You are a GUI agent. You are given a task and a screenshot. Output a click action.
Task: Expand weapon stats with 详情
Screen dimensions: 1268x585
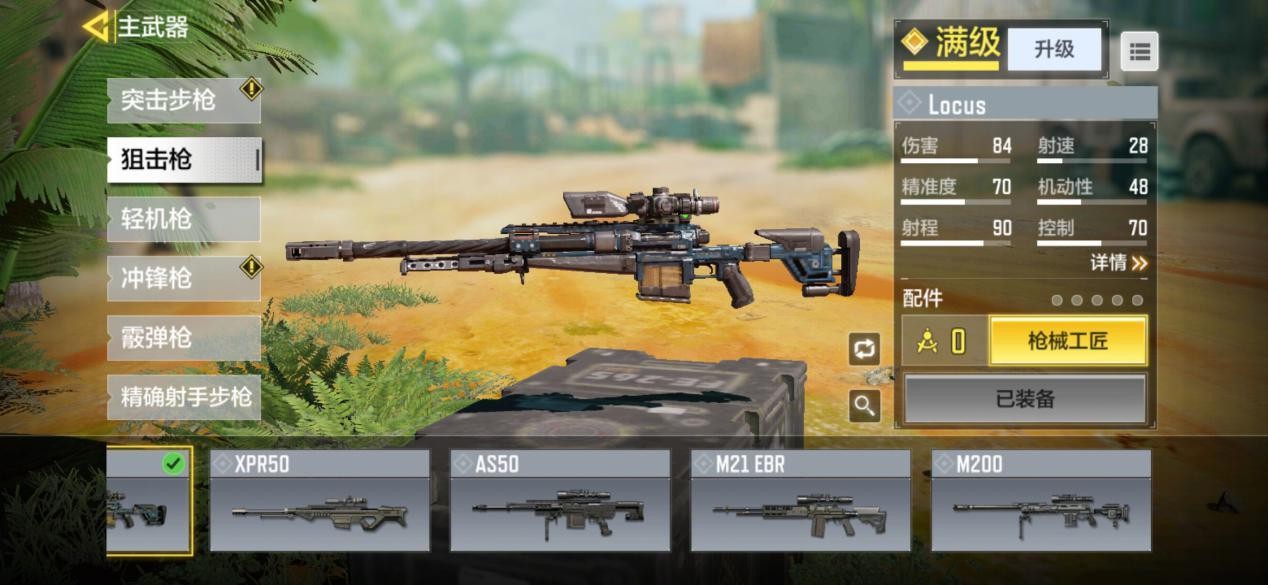tap(1118, 263)
